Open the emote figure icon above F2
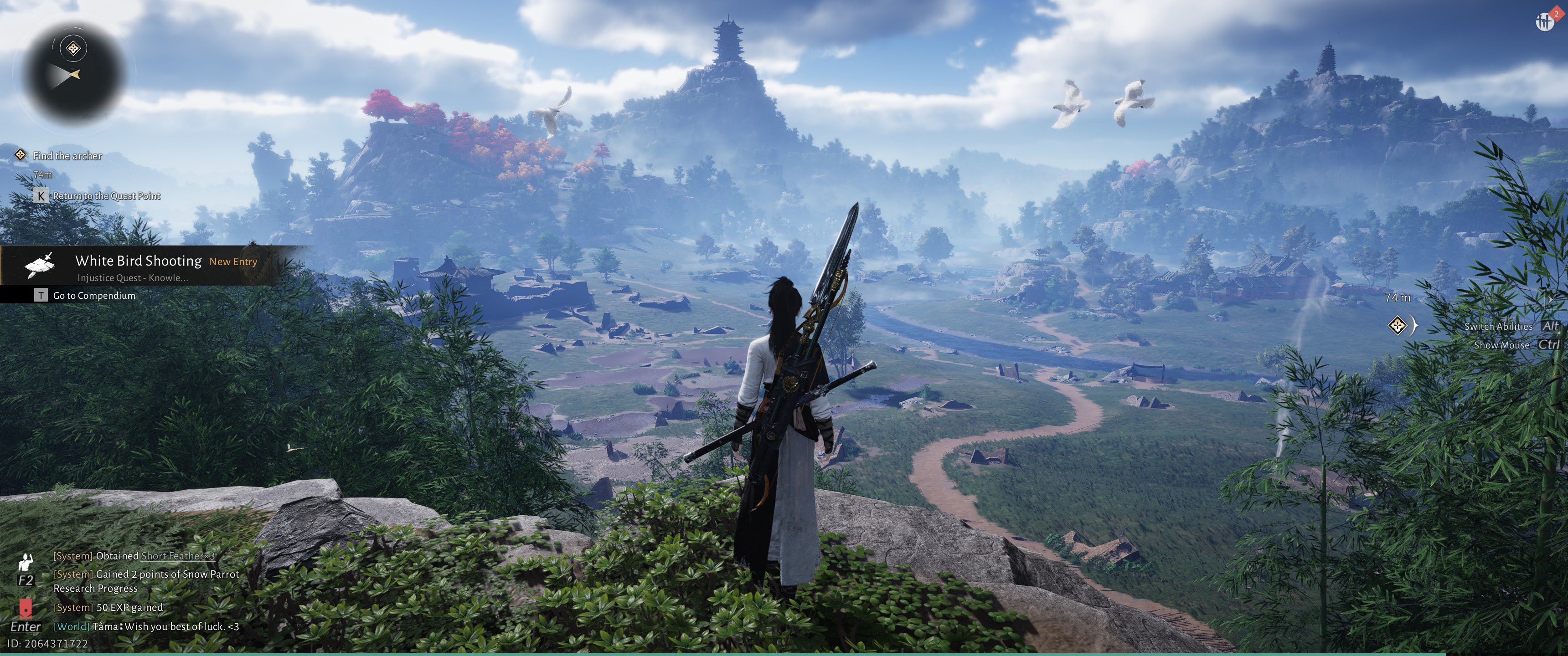Screen dimensions: 1568x656 click(x=26, y=562)
